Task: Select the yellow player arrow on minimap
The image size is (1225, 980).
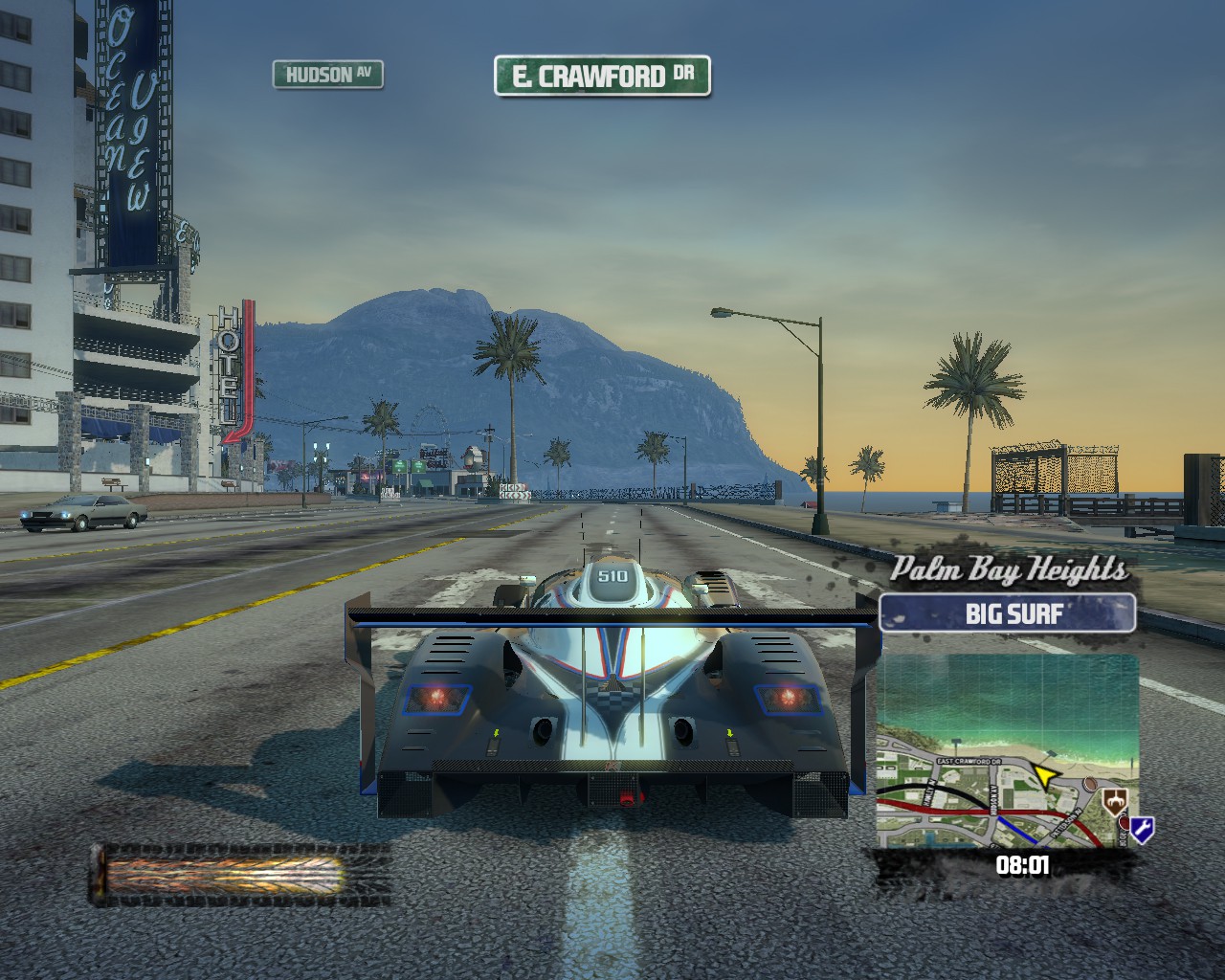Action: coord(1047,773)
